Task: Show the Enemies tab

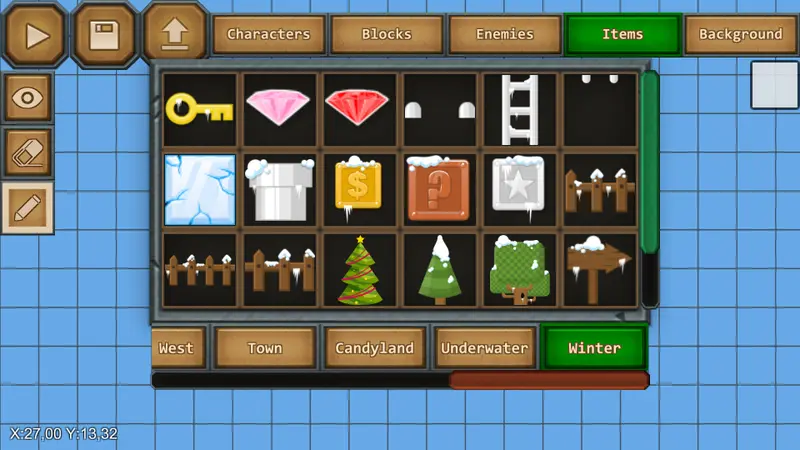Action: click(504, 35)
